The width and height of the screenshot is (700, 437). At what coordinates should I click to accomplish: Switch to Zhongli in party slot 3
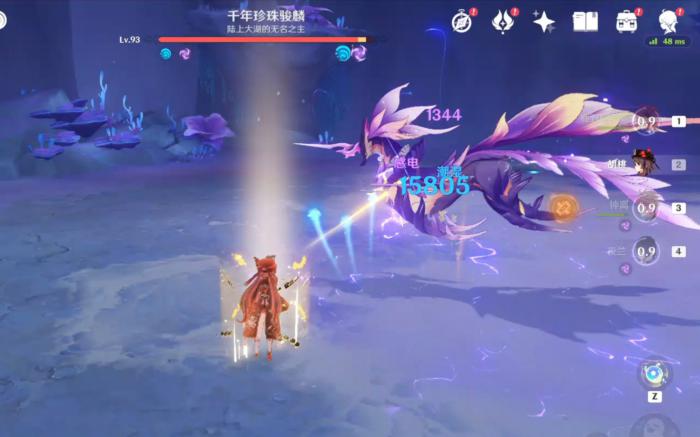coord(648,208)
